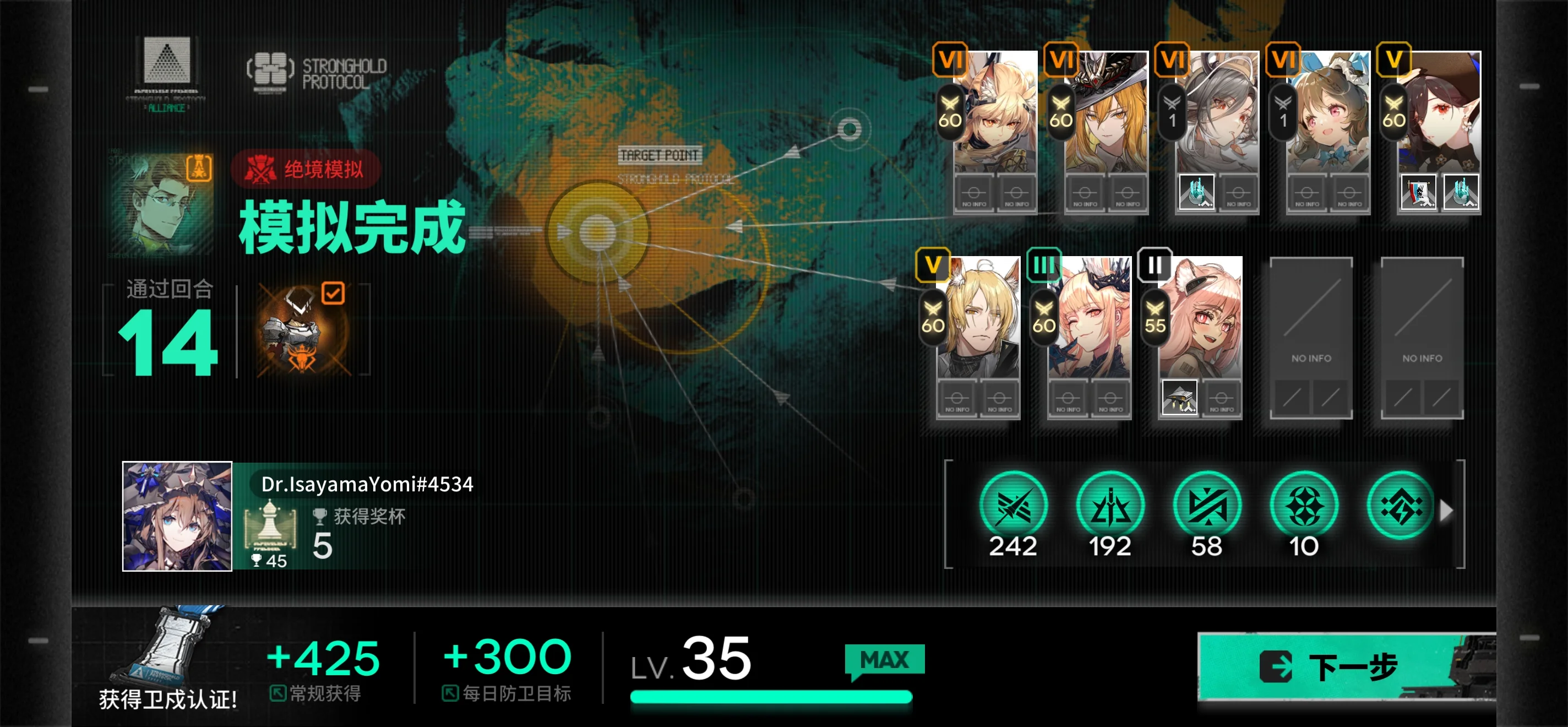Select the synergy icon showing 58
The image size is (1568, 727).
pos(1206,507)
